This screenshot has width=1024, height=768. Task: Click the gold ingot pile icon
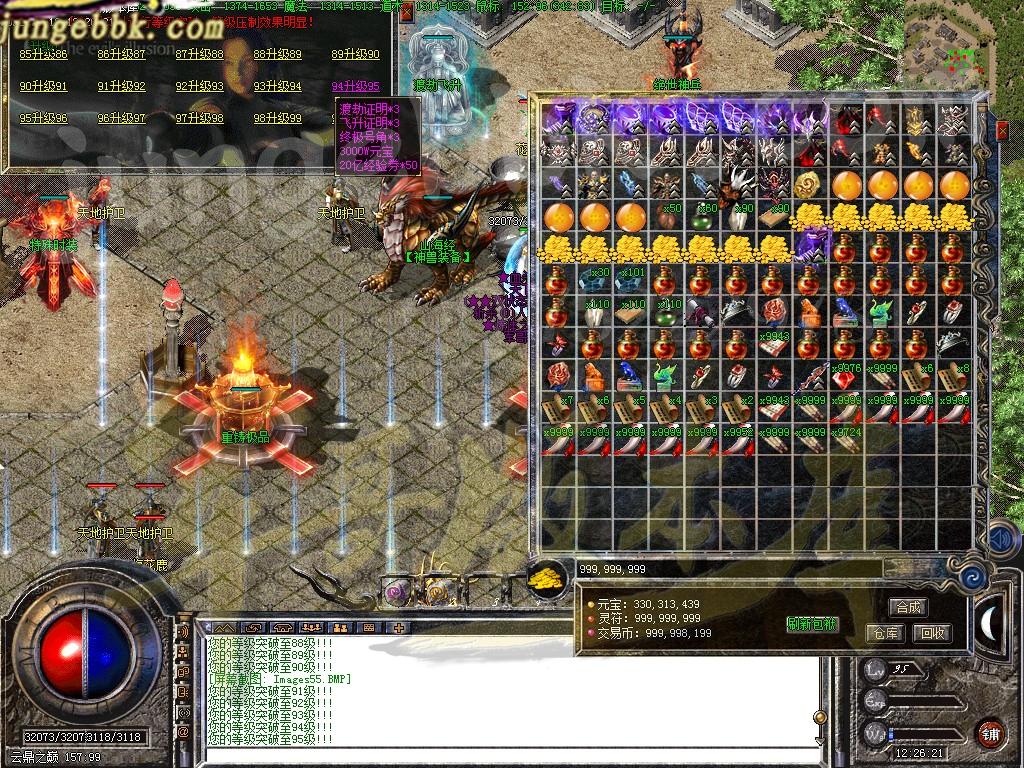pyautogui.click(x=545, y=578)
